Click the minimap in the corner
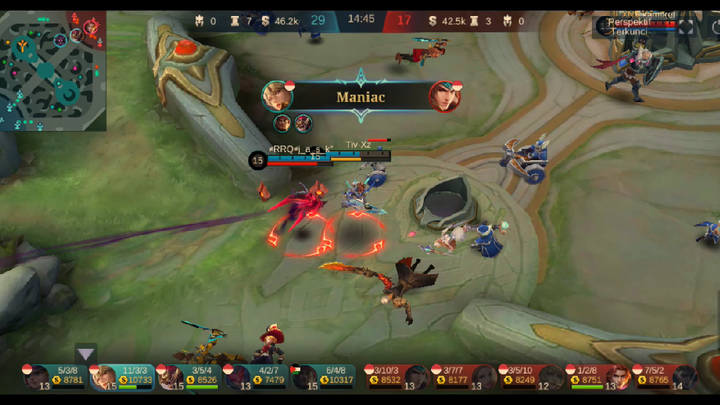The height and width of the screenshot is (405, 720). 53,70
